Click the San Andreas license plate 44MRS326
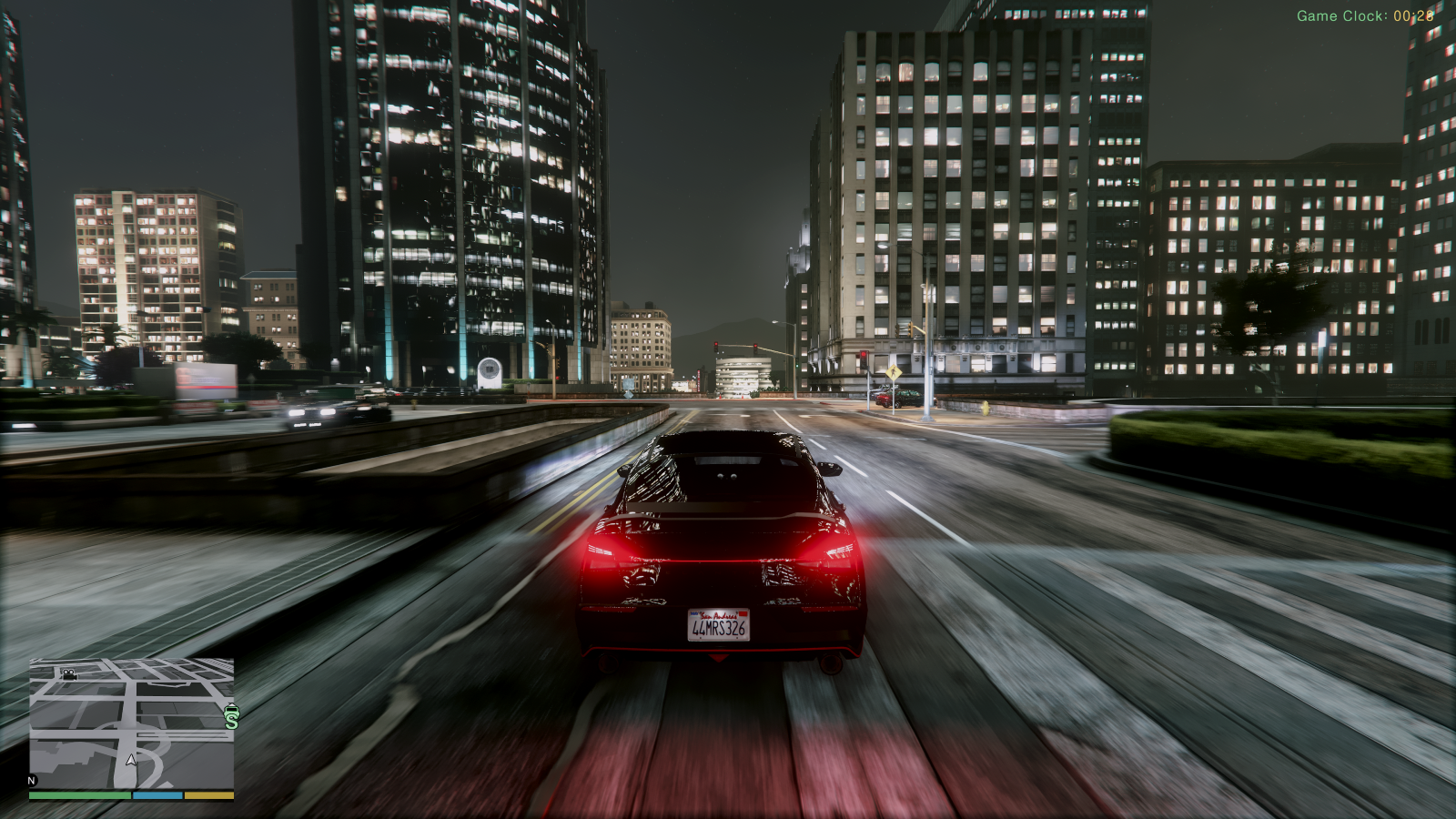The width and height of the screenshot is (1456, 819). coord(719,626)
